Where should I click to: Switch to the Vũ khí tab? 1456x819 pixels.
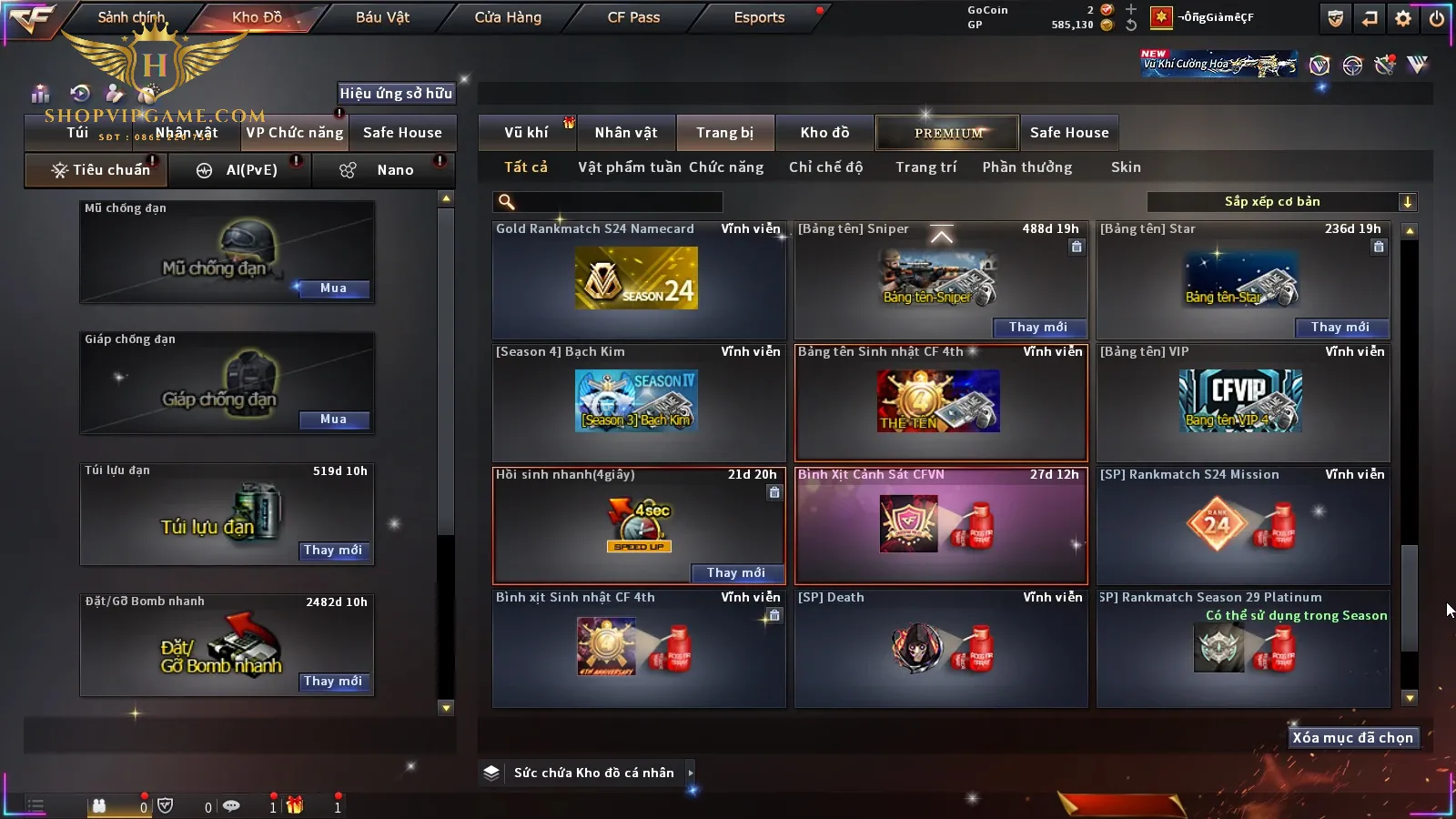click(527, 133)
